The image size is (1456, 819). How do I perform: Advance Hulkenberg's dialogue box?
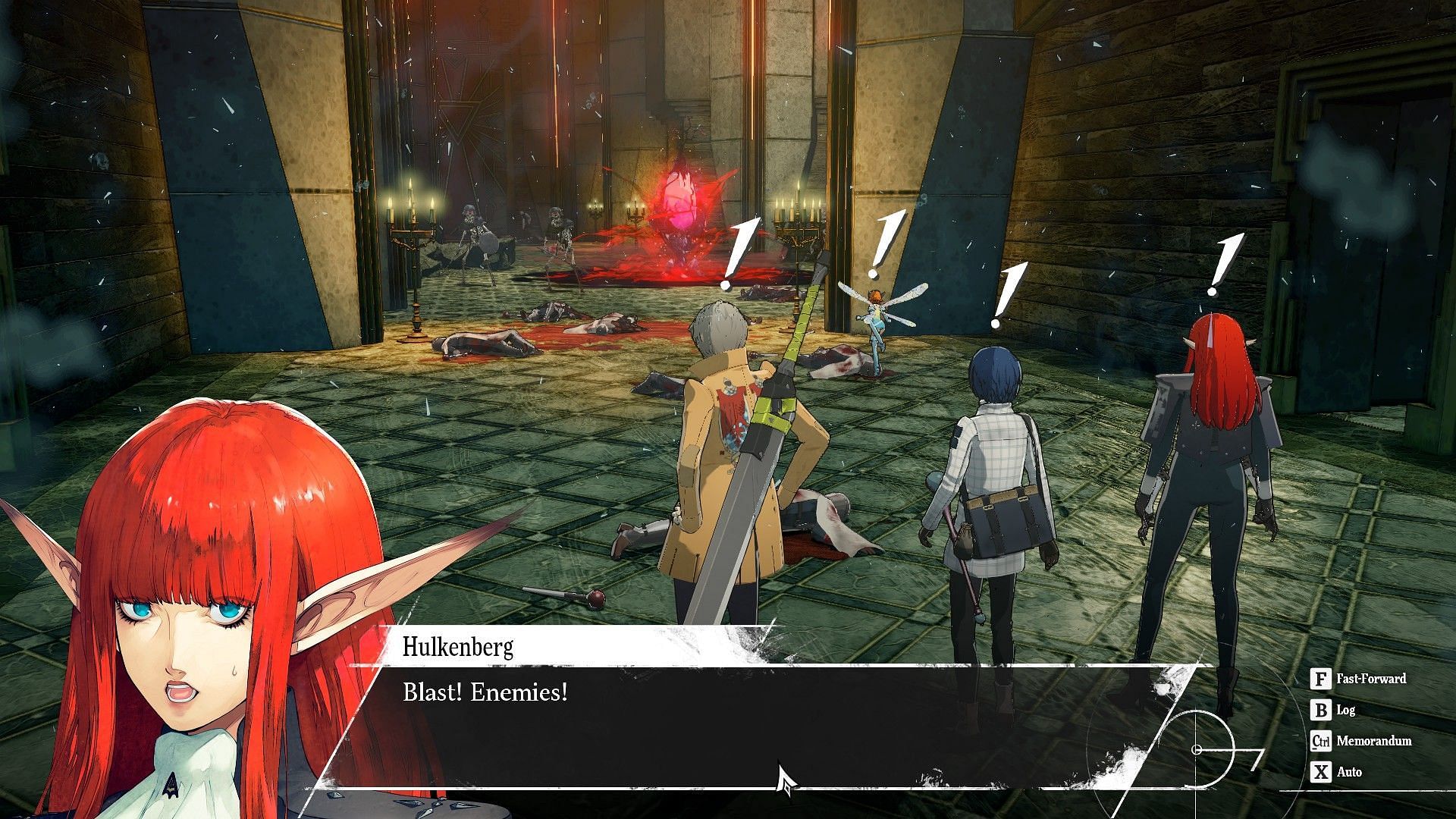pyautogui.click(x=728, y=720)
